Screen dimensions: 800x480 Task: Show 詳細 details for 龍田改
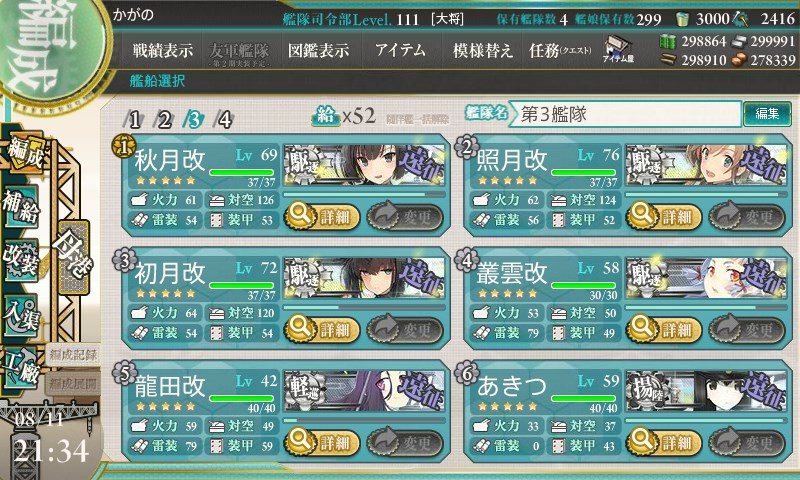point(321,442)
